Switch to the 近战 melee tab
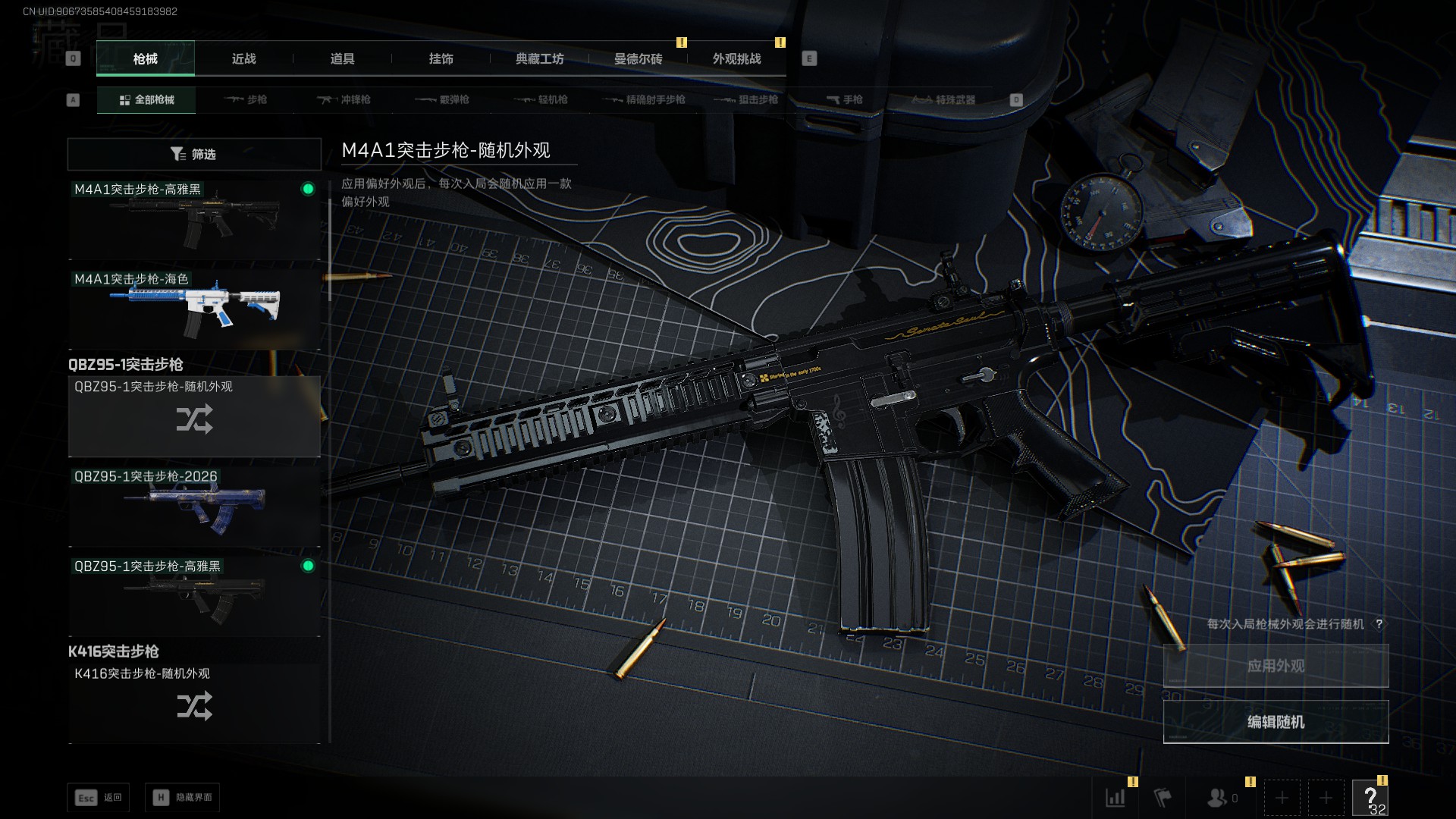 [x=243, y=59]
